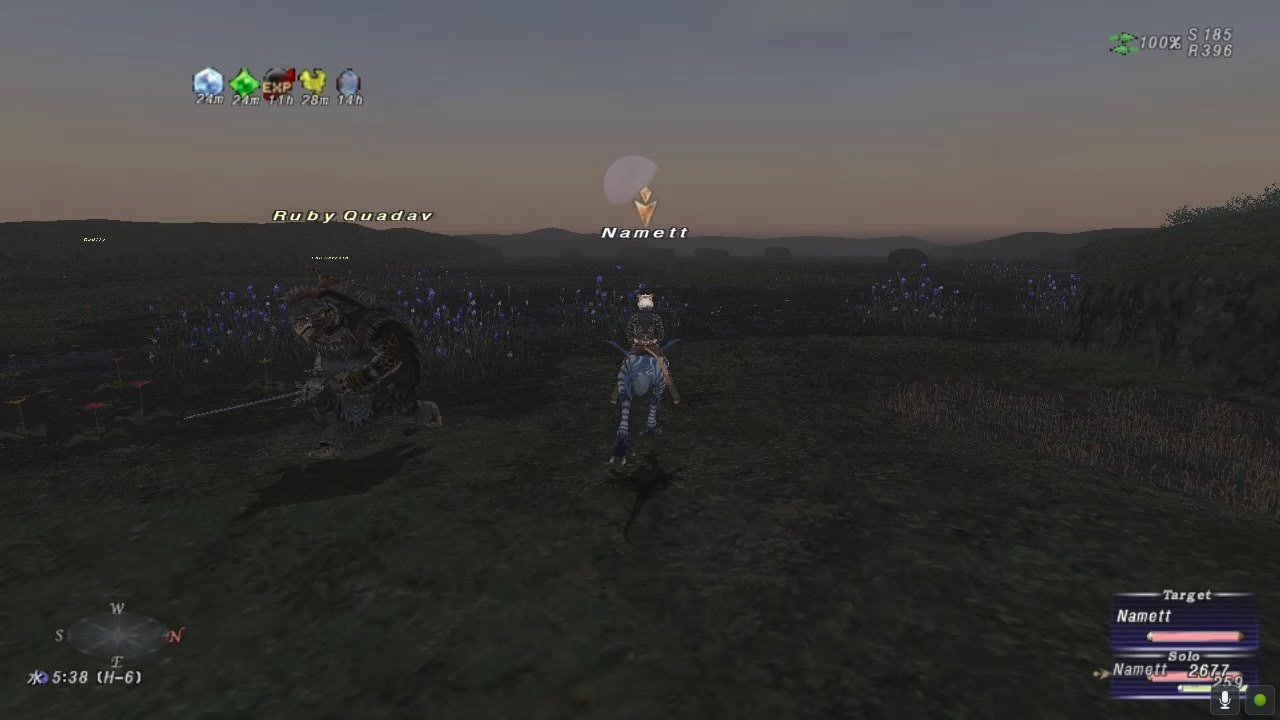Select the grey Signet status icon

pos(349,82)
